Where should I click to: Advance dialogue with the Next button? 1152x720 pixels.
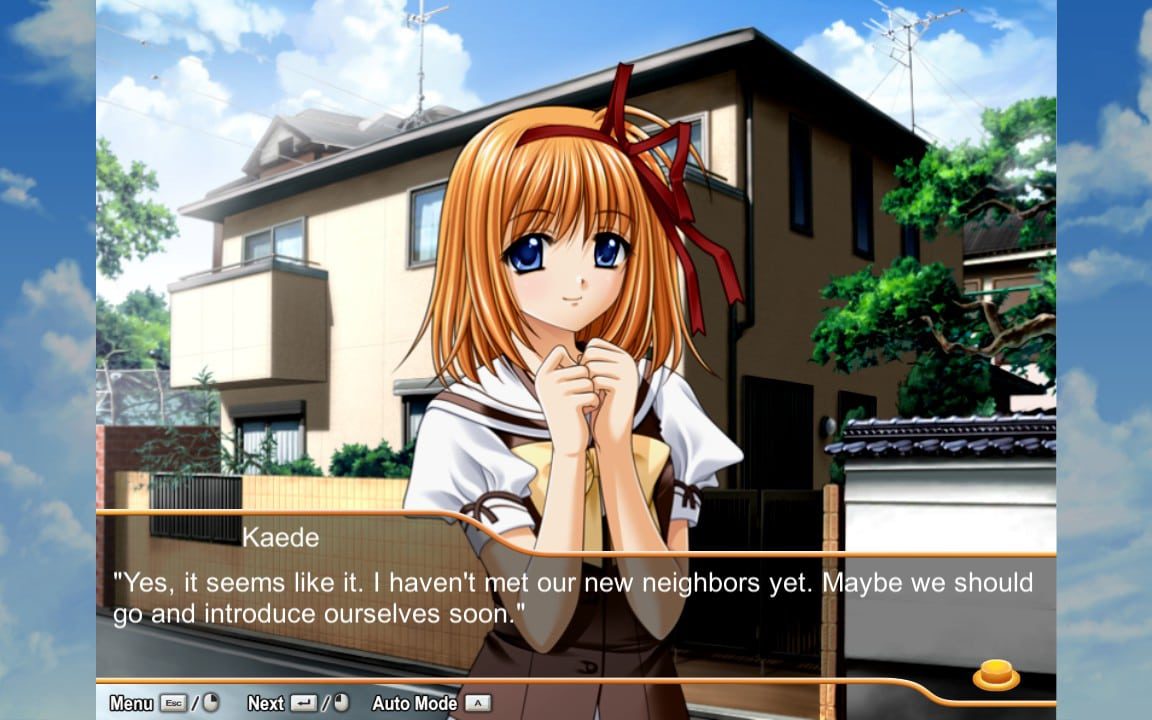coord(266,703)
